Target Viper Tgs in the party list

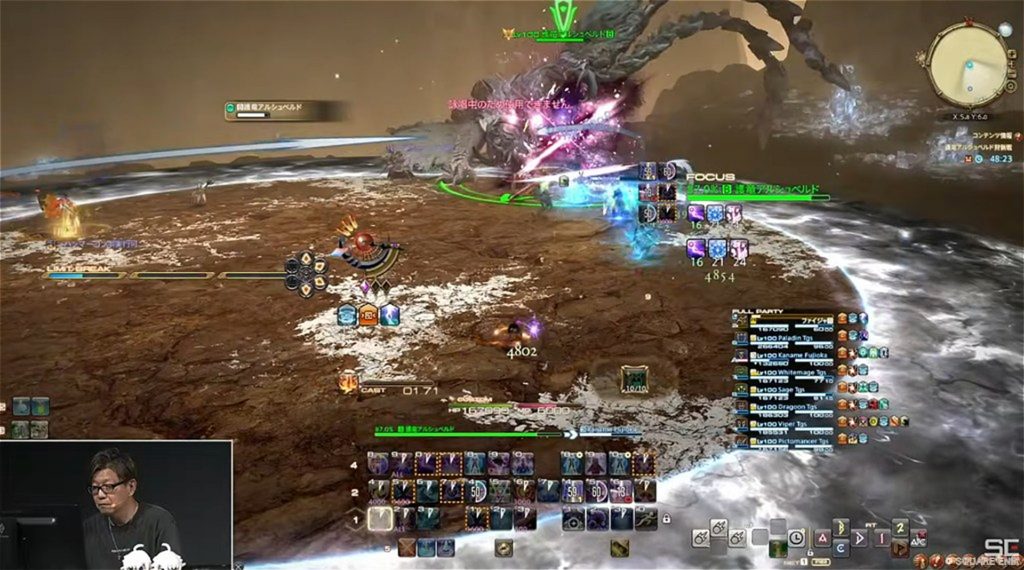tap(785, 424)
